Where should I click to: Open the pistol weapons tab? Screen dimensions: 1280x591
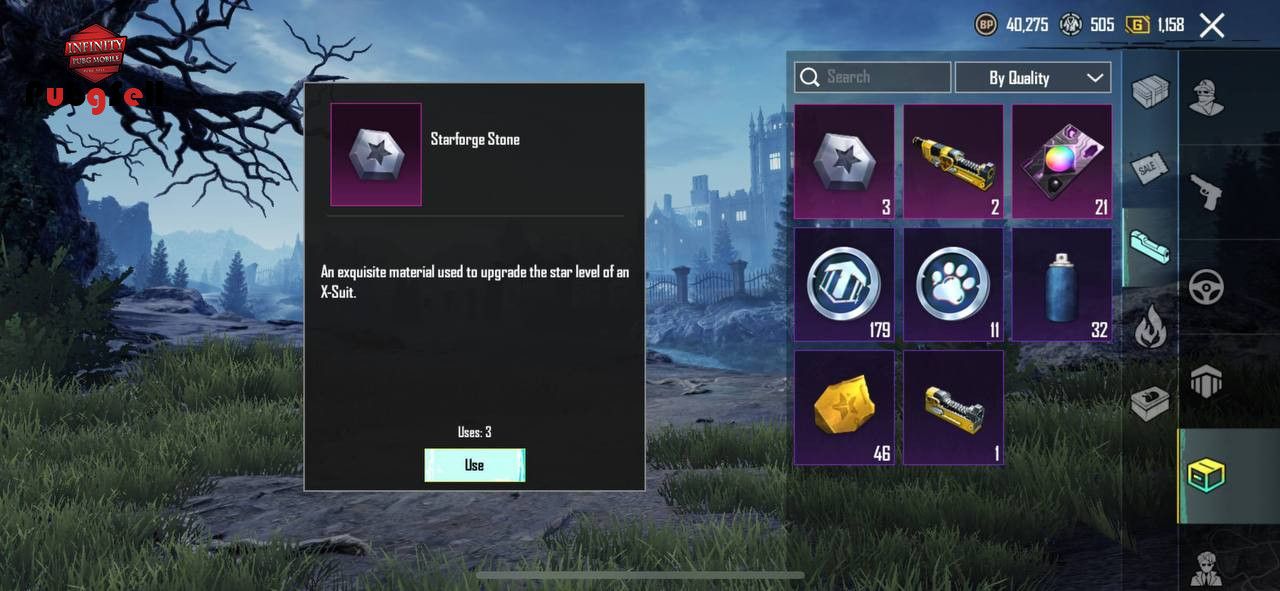coord(1207,191)
